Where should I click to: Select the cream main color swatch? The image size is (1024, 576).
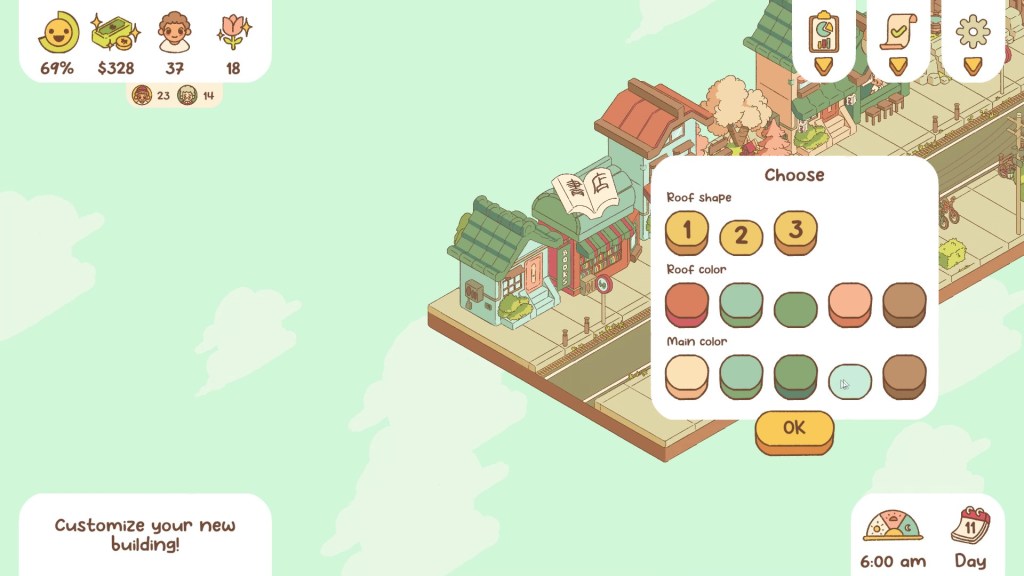click(687, 375)
